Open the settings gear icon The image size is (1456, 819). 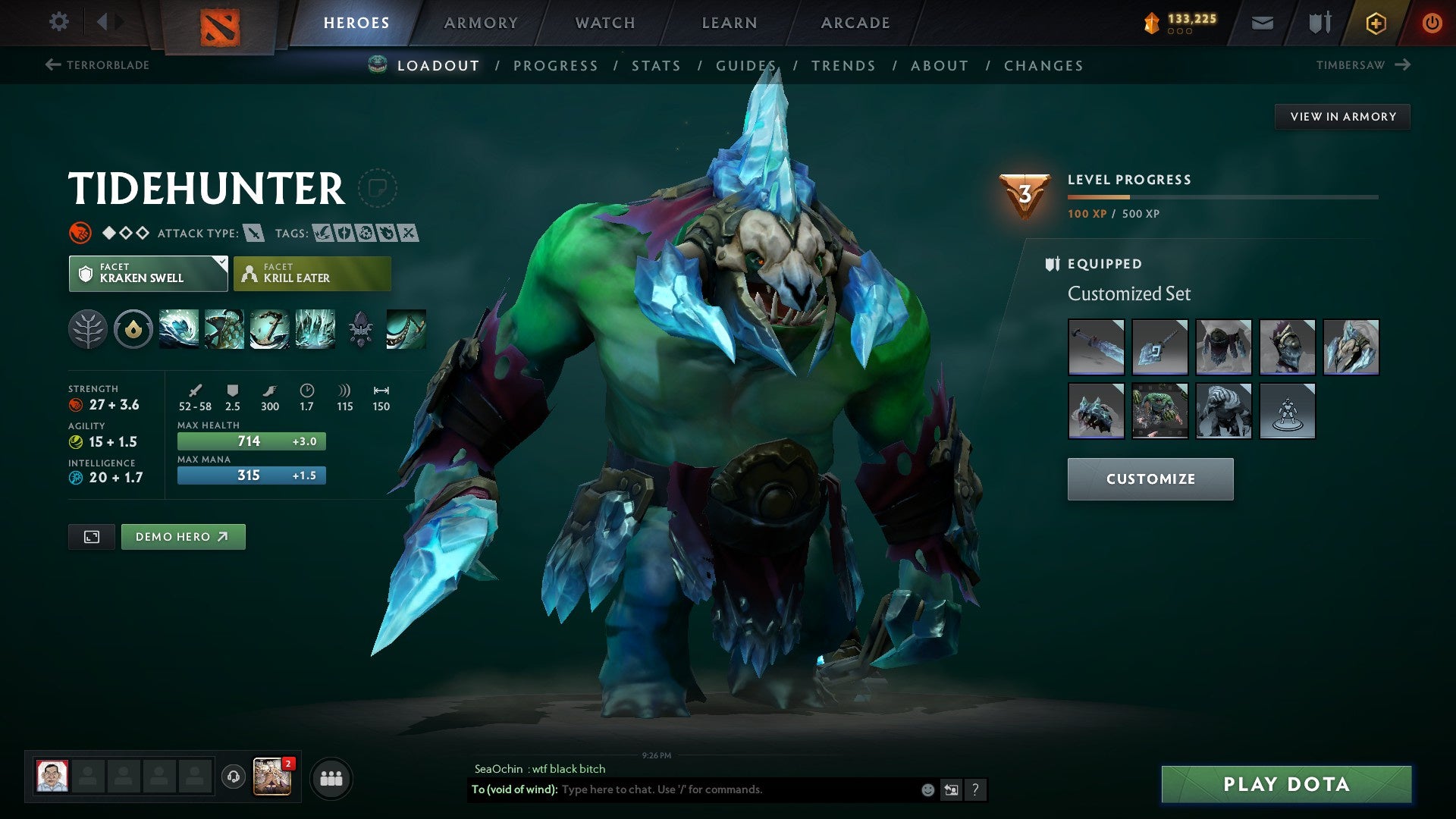point(58,23)
